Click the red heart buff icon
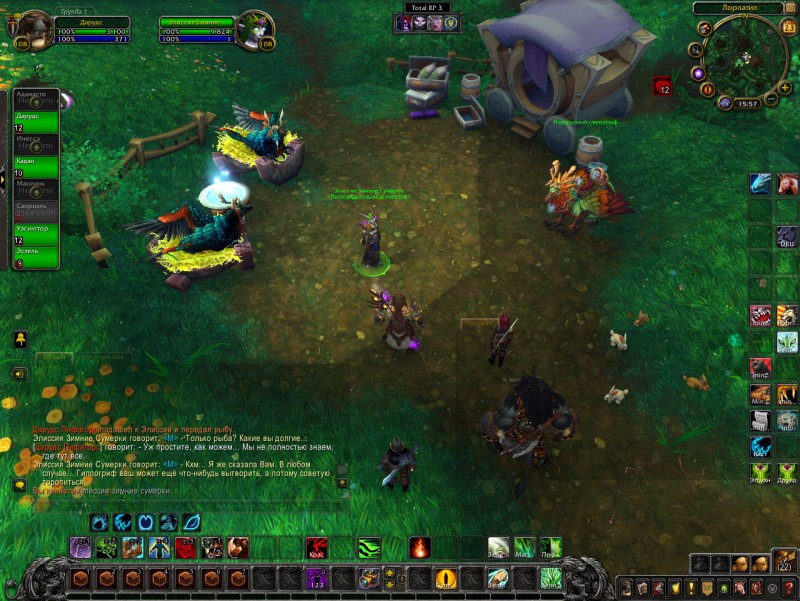 coord(663,88)
